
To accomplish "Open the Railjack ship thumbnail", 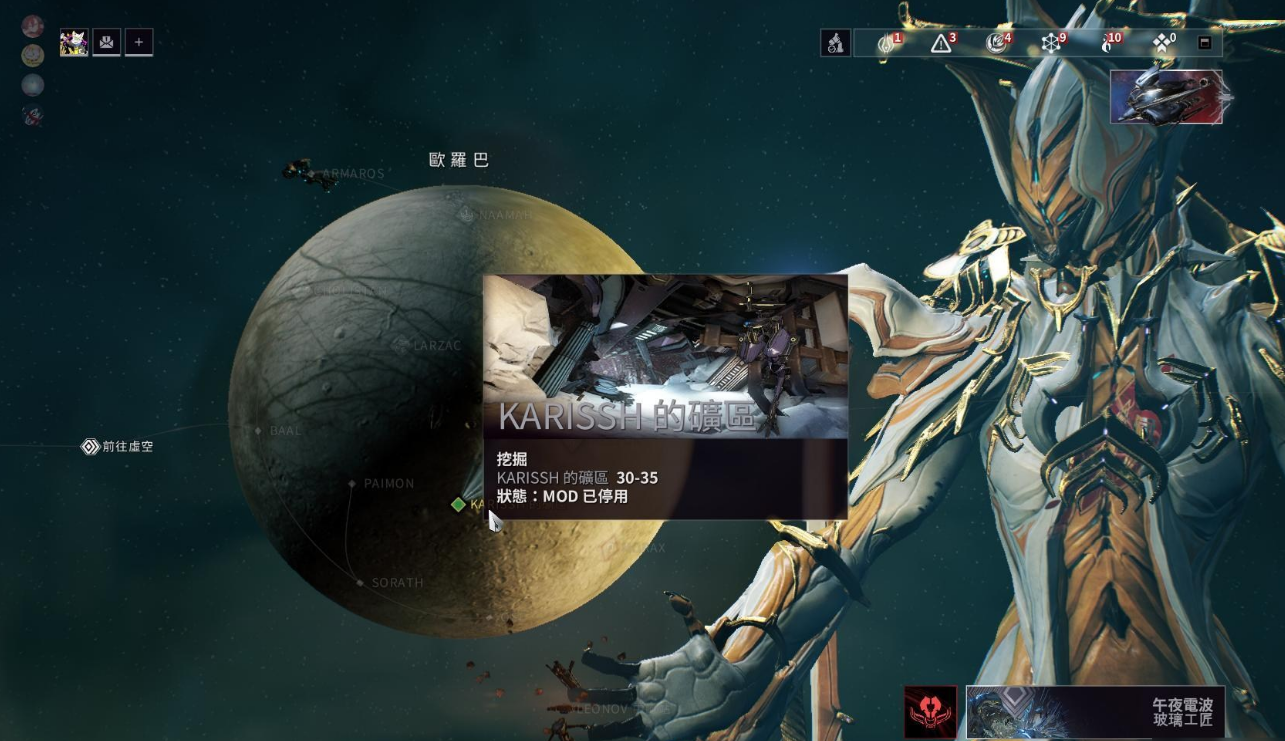I will tap(1166, 97).
